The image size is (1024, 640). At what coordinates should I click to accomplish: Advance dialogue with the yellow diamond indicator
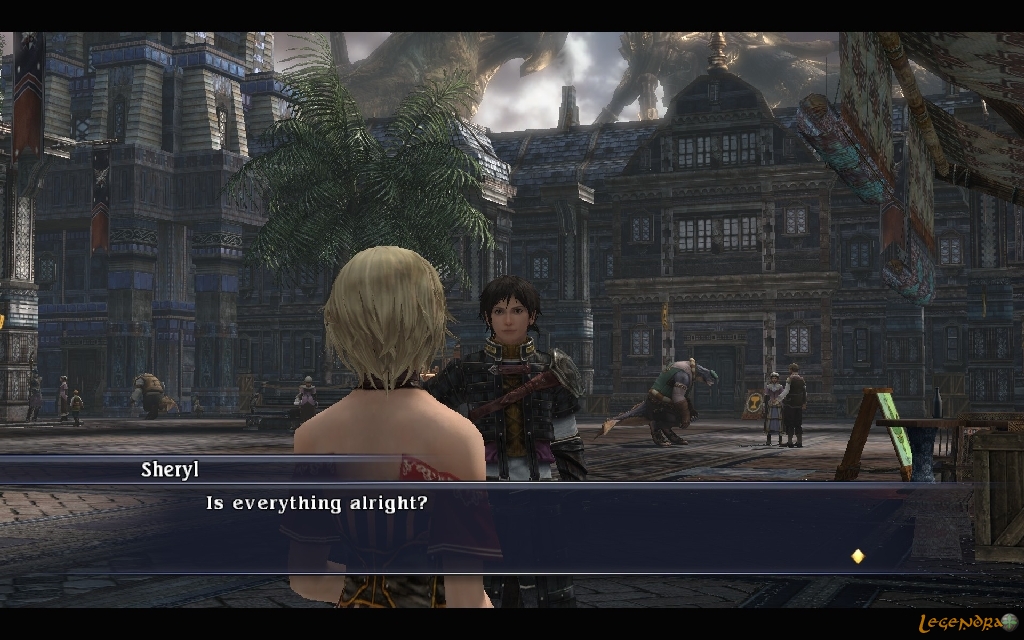[857, 556]
